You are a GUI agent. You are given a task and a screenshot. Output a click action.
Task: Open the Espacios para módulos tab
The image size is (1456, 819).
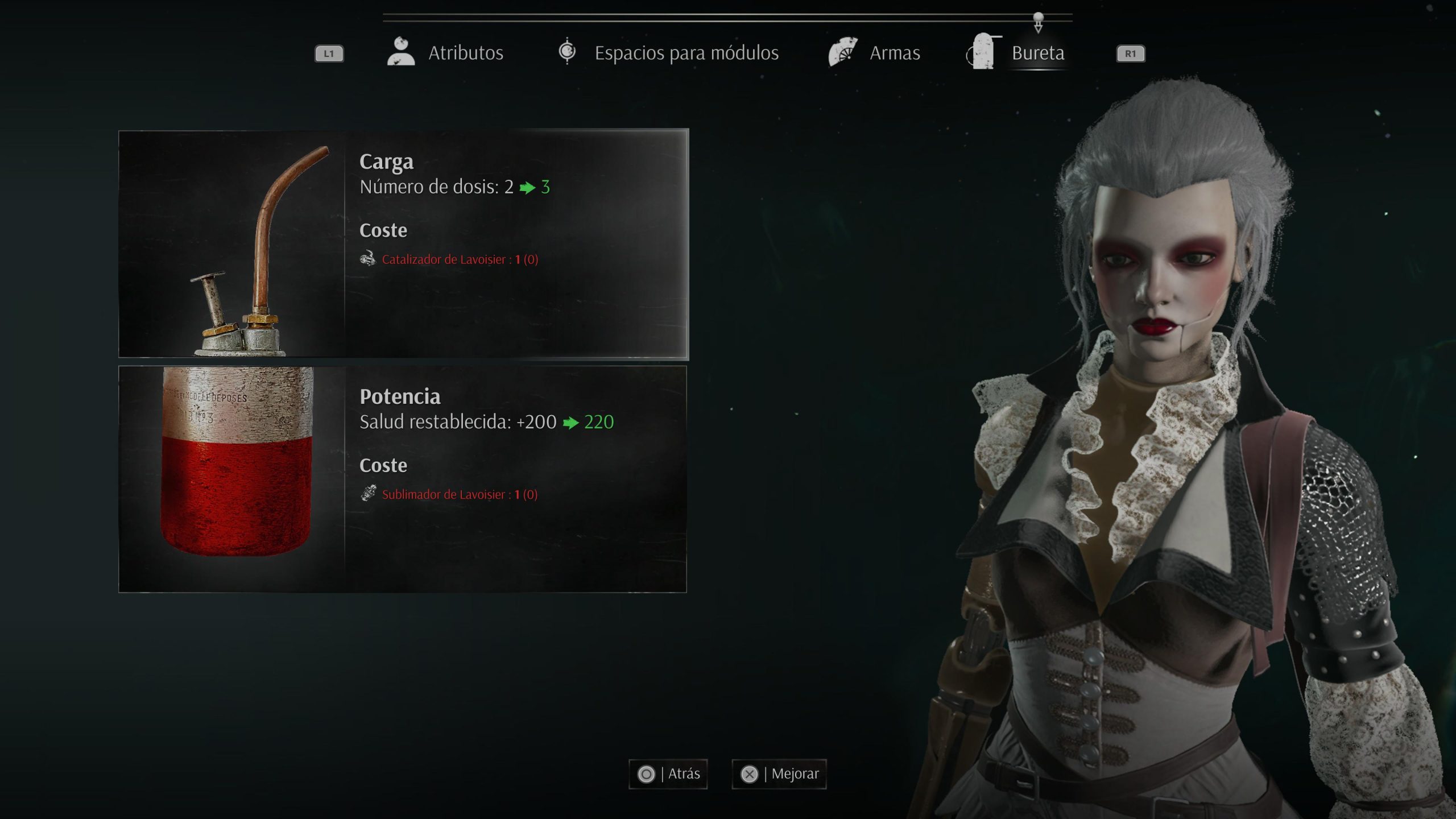tap(668, 53)
